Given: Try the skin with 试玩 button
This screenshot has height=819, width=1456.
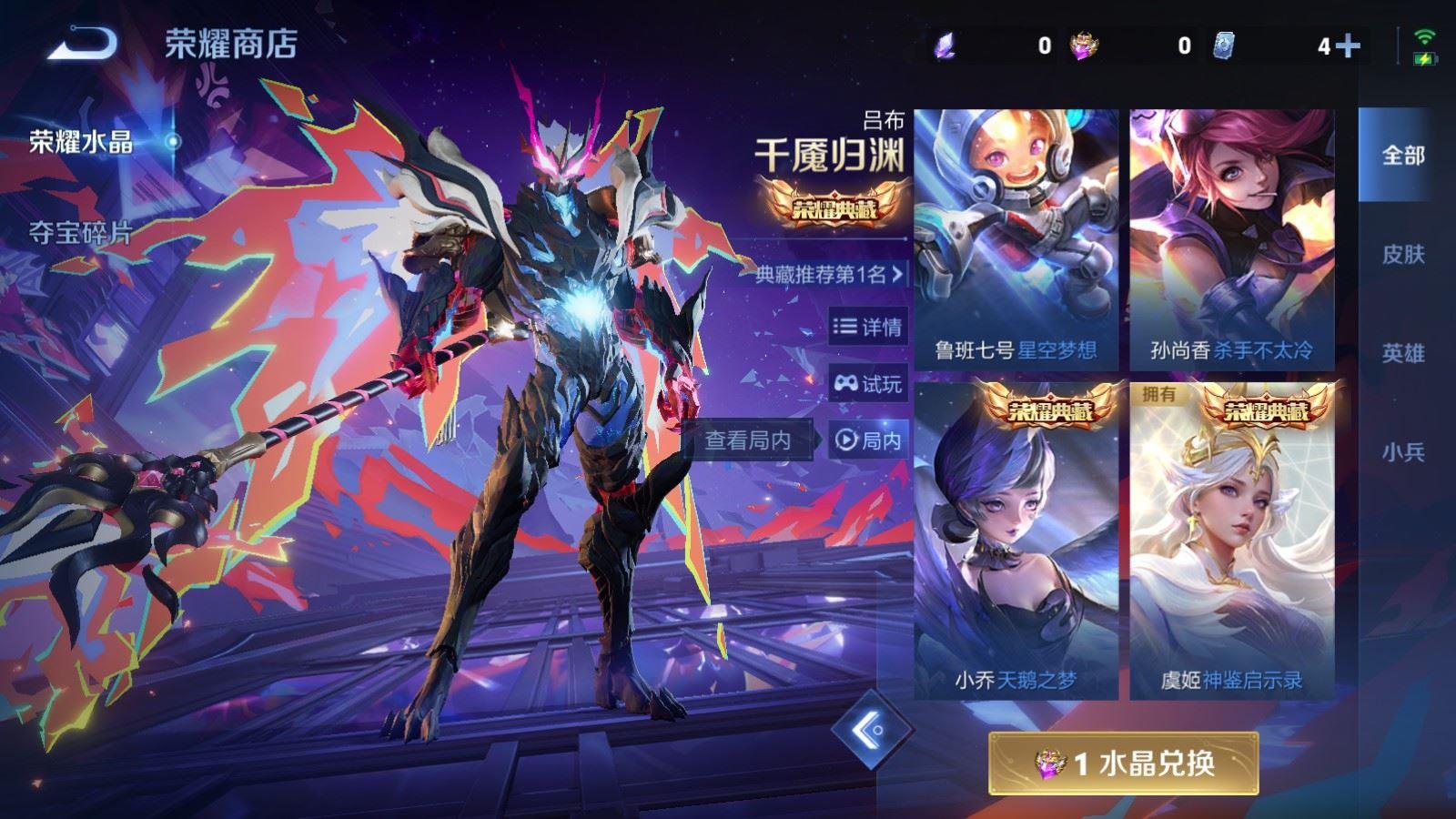Looking at the screenshot, I should click(868, 384).
